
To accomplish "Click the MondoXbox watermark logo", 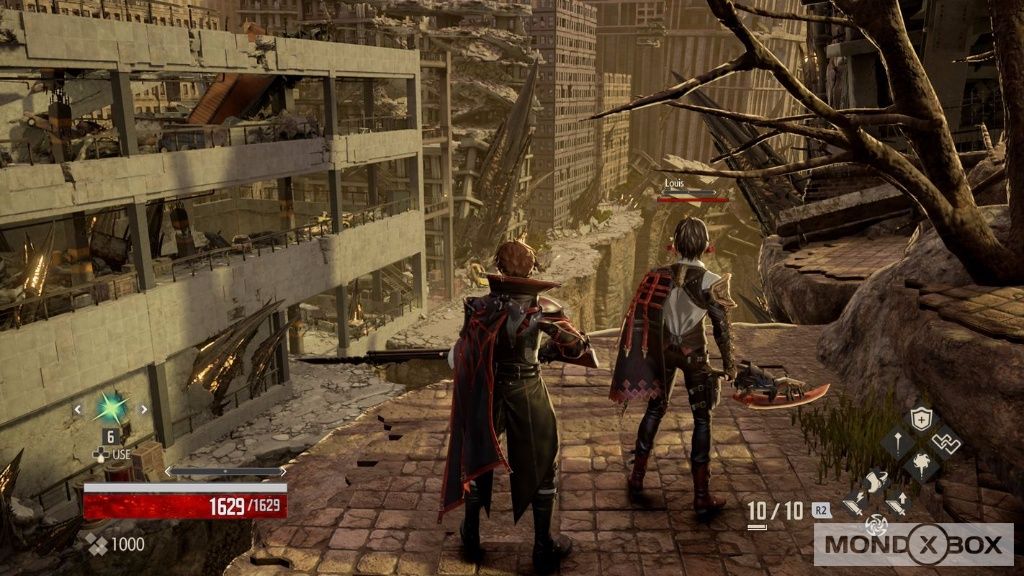I will point(914,545).
